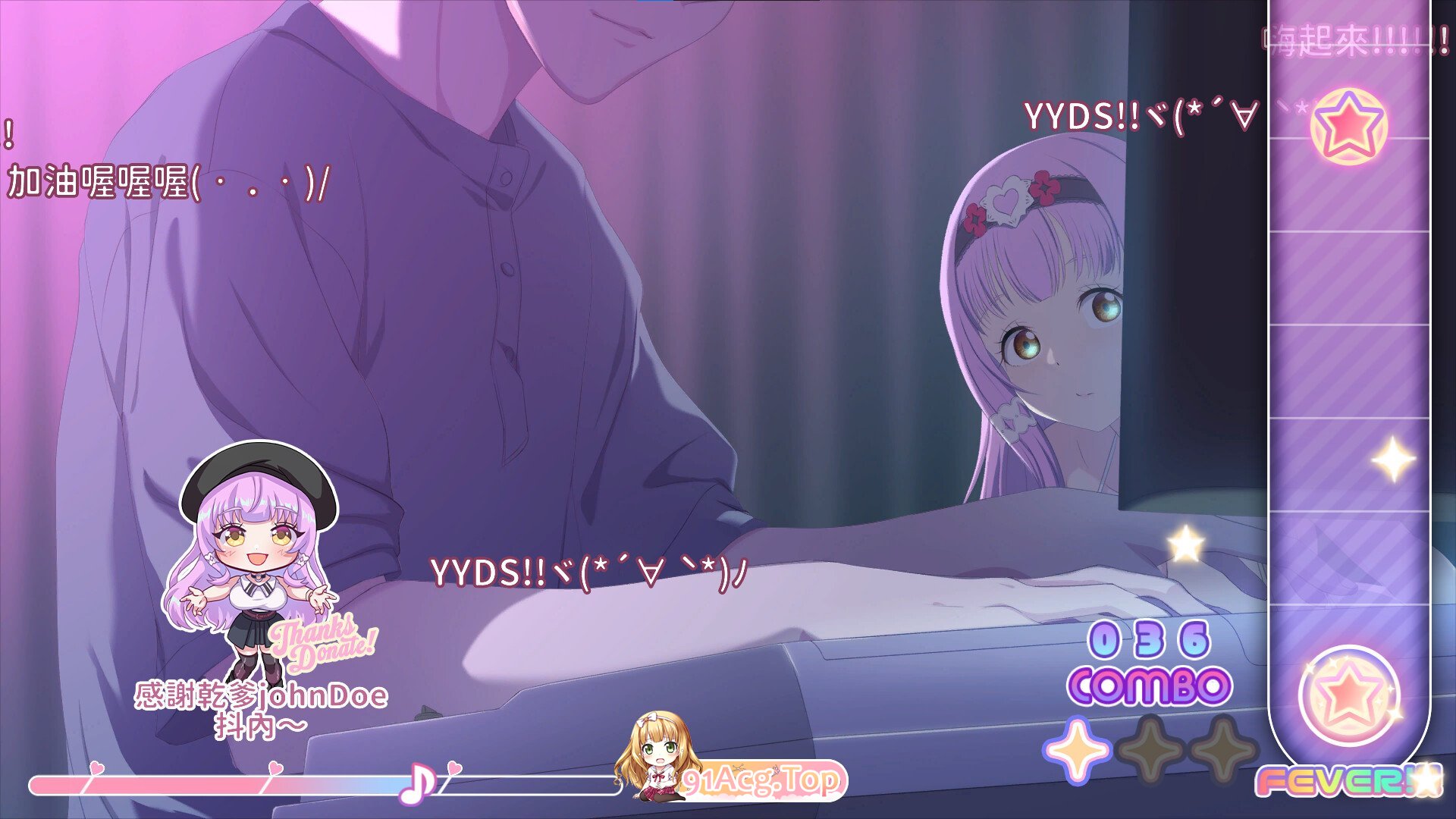
Task: Collapse the 嗨起來!!!!!! text banner
Action: (1357, 34)
